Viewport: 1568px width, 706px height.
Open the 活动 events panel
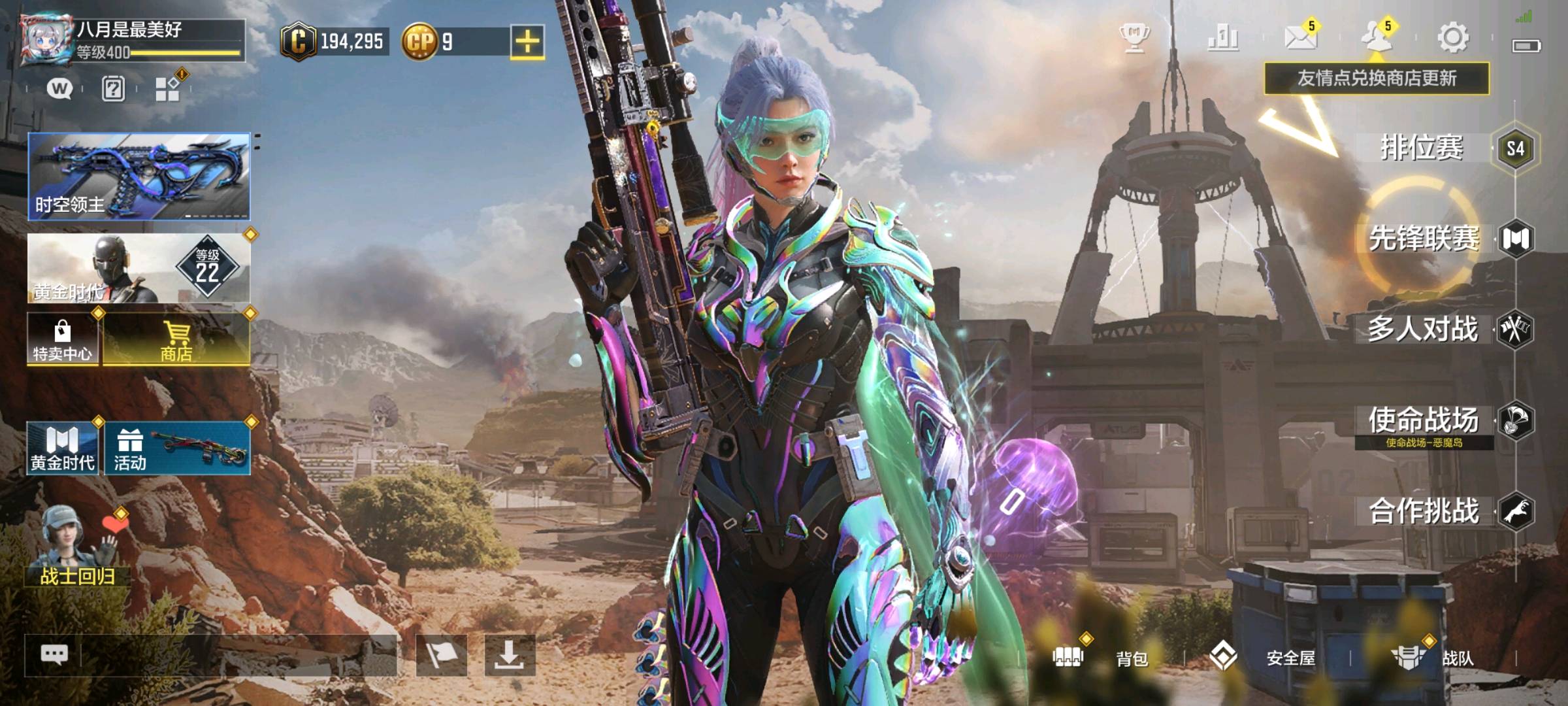[177, 448]
